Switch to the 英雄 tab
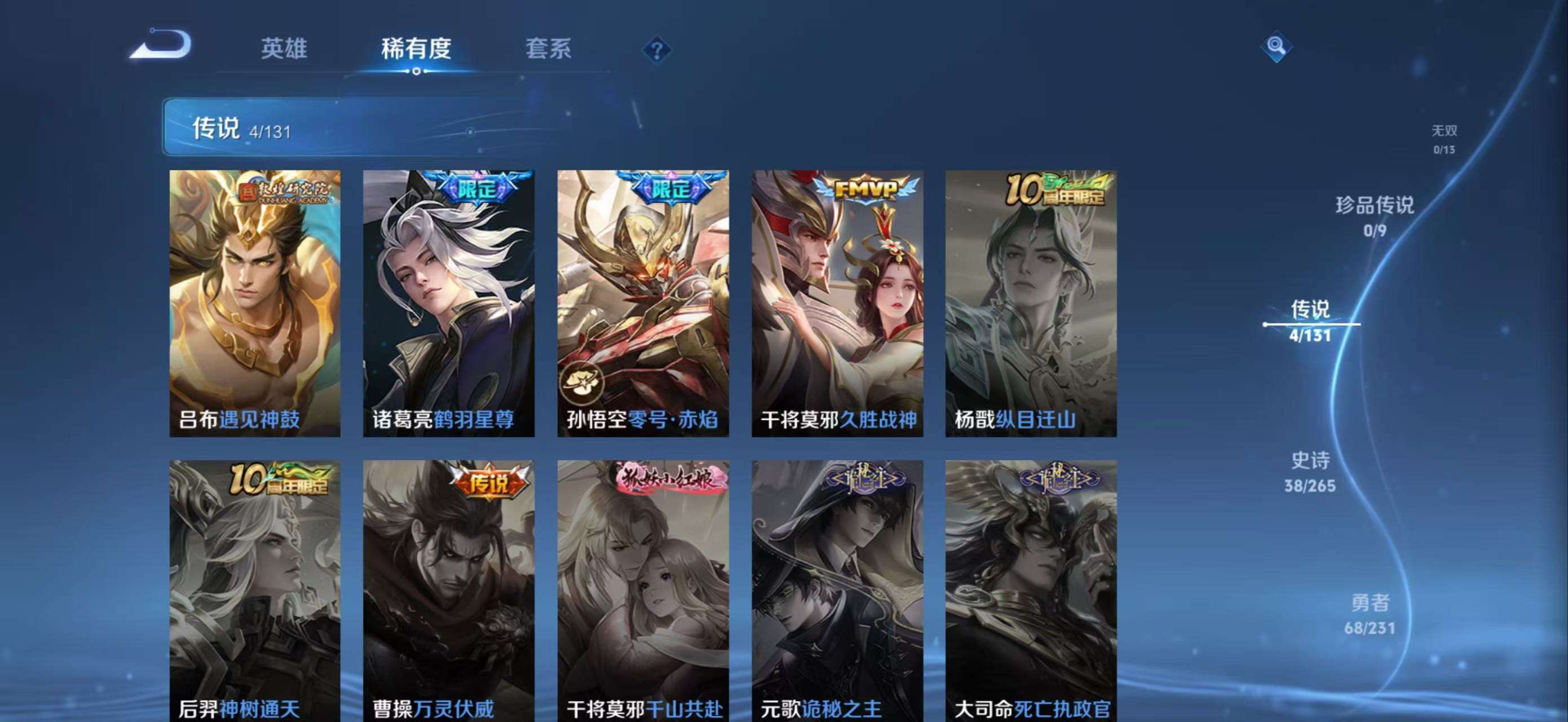This screenshot has height=722, width=1568. [x=284, y=49]
